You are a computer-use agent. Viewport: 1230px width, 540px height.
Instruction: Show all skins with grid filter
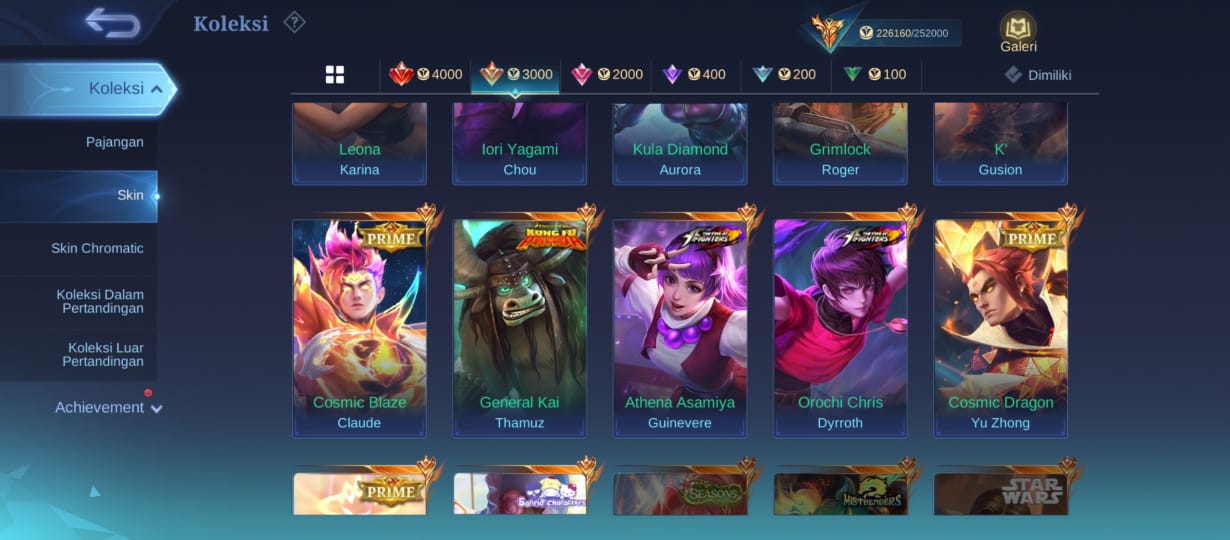334,74
